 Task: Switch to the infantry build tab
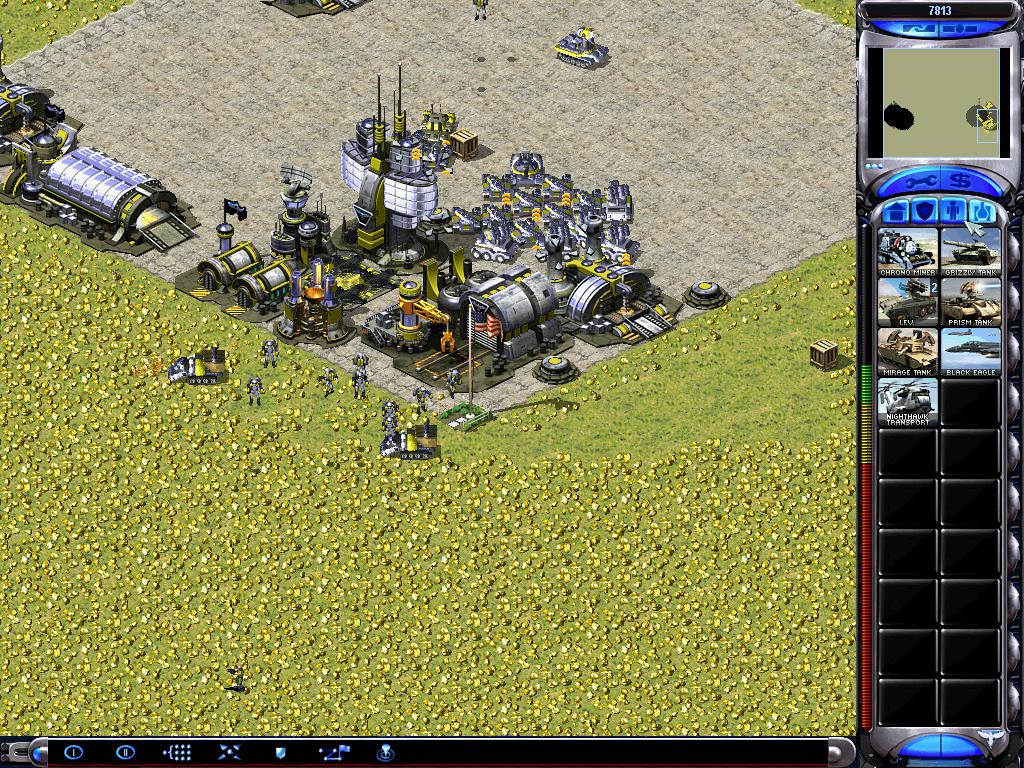(x=952, y=211)
